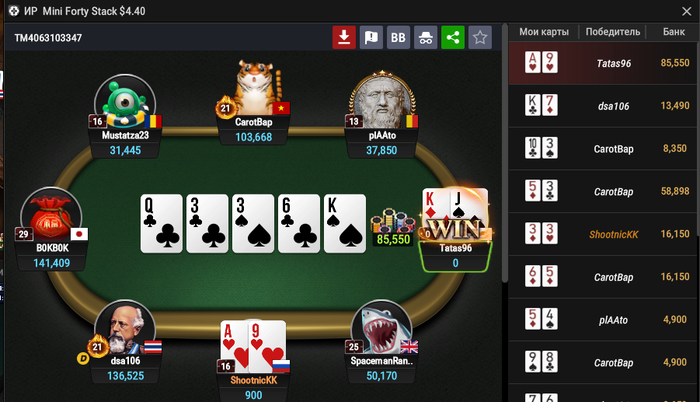
Task: Share this hand with the green button
Action: click(x=452, y=38)
